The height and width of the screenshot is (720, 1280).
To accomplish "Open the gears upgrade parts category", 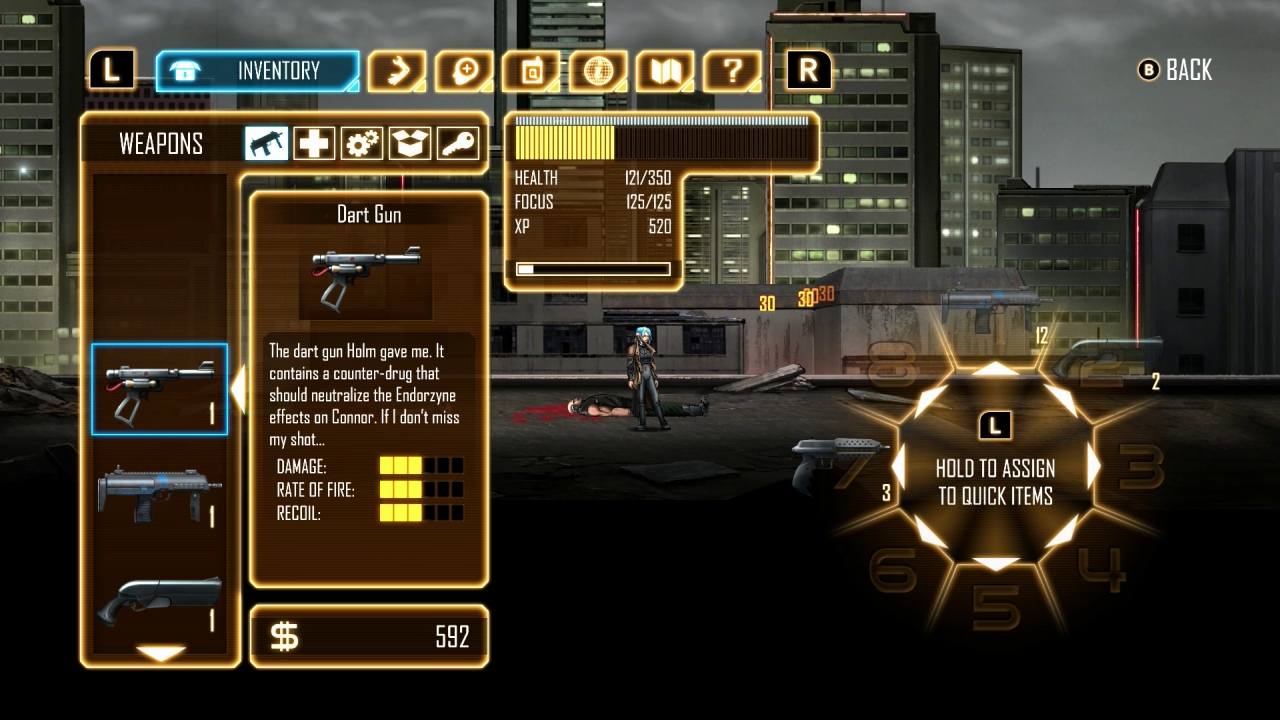I will tap(361, 143).
